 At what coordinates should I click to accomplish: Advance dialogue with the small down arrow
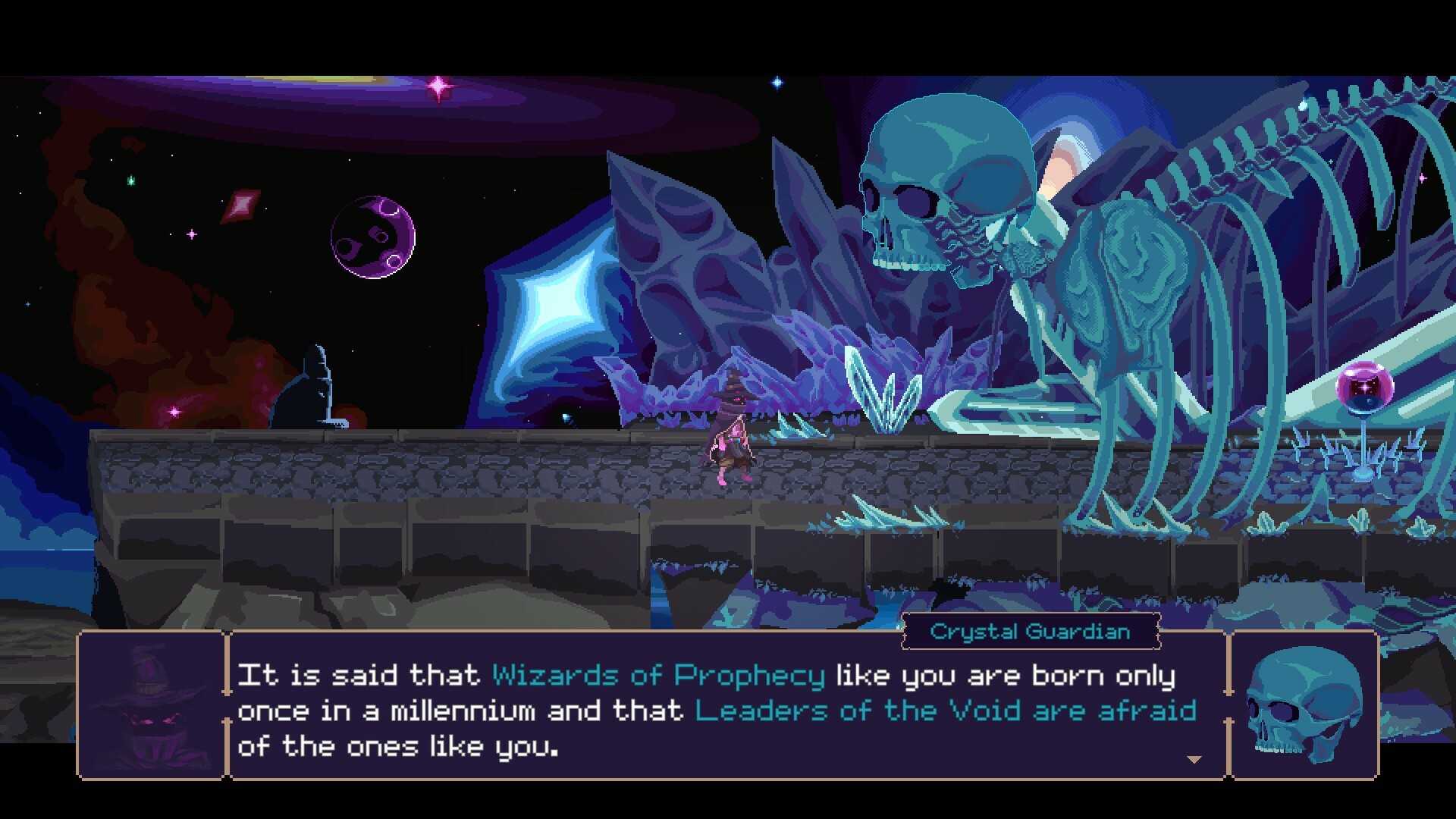1194,759
